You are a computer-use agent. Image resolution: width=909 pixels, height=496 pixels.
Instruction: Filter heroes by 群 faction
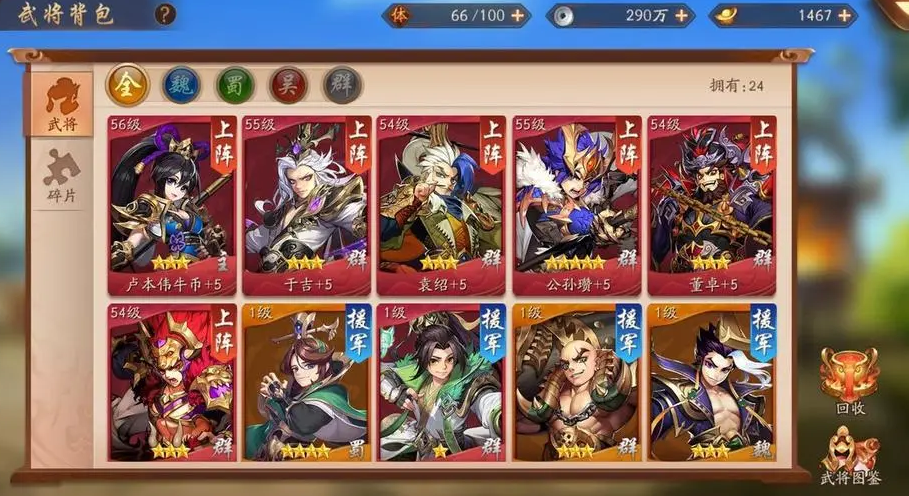[343, 85]
